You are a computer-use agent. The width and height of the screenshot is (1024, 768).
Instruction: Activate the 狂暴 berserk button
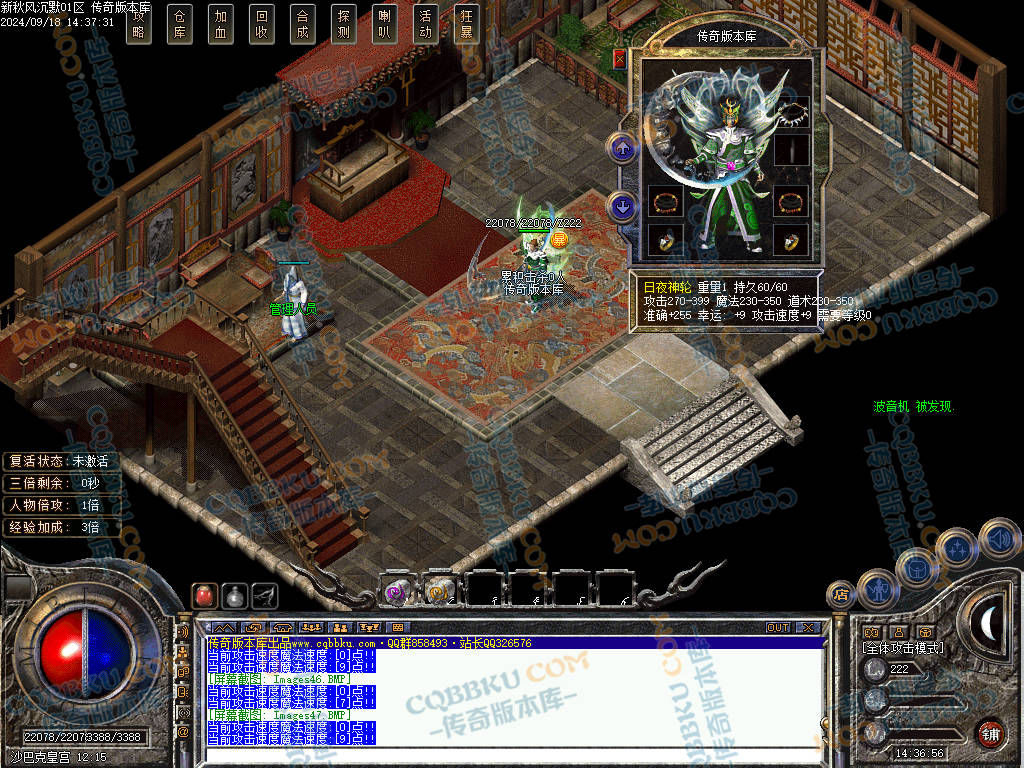click(466, 24)
